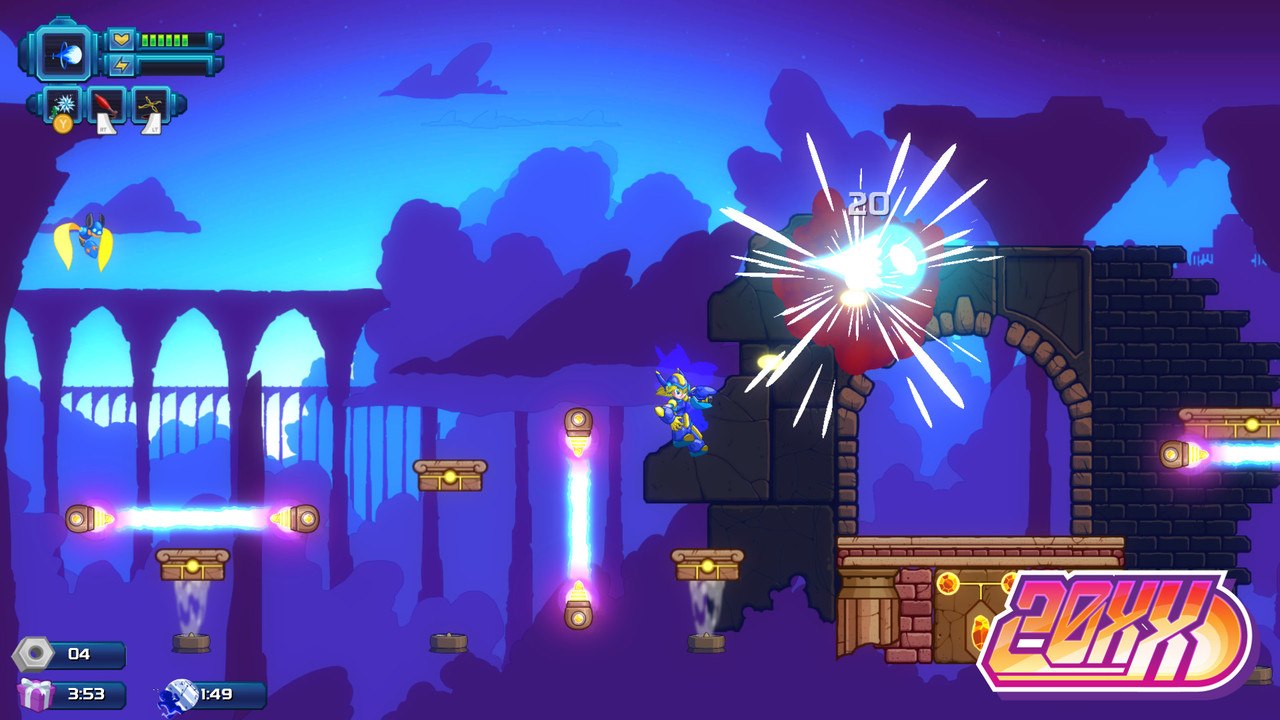Click the heart health icon in the HUD
This screenshot has width=1280, height=720.
click(x=122, y=40)
